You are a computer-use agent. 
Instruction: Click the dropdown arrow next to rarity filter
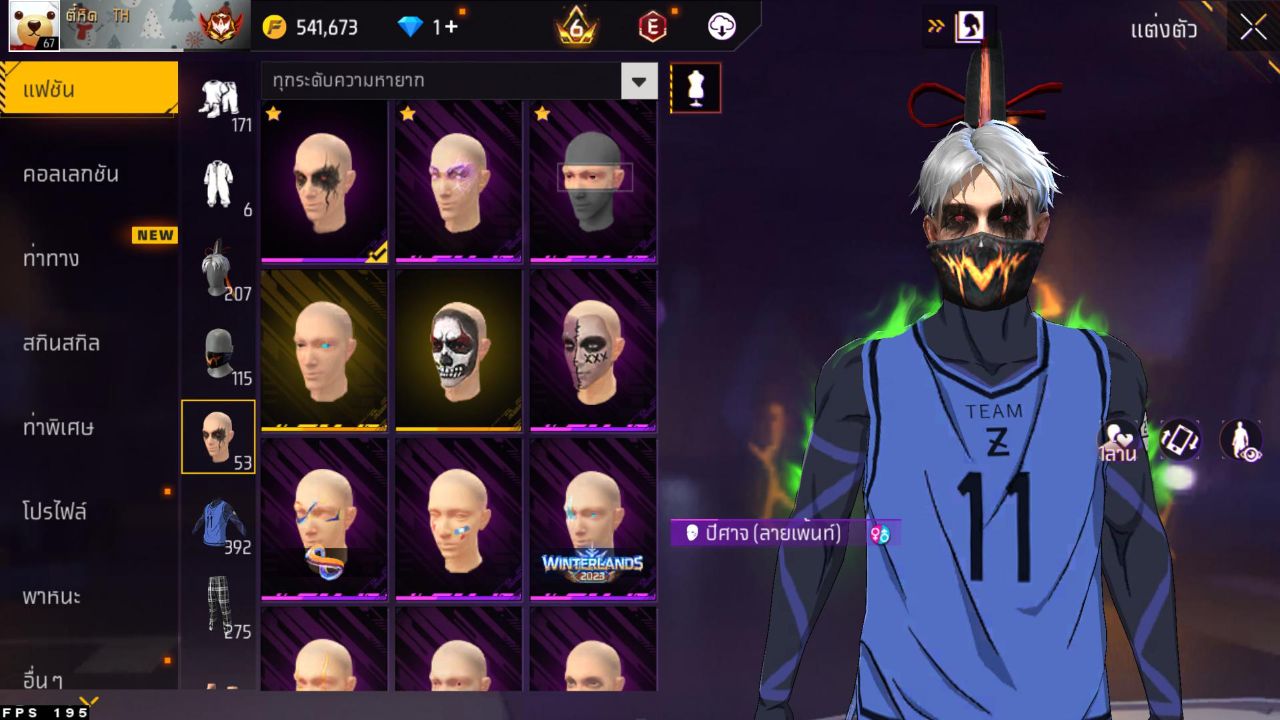639,82
